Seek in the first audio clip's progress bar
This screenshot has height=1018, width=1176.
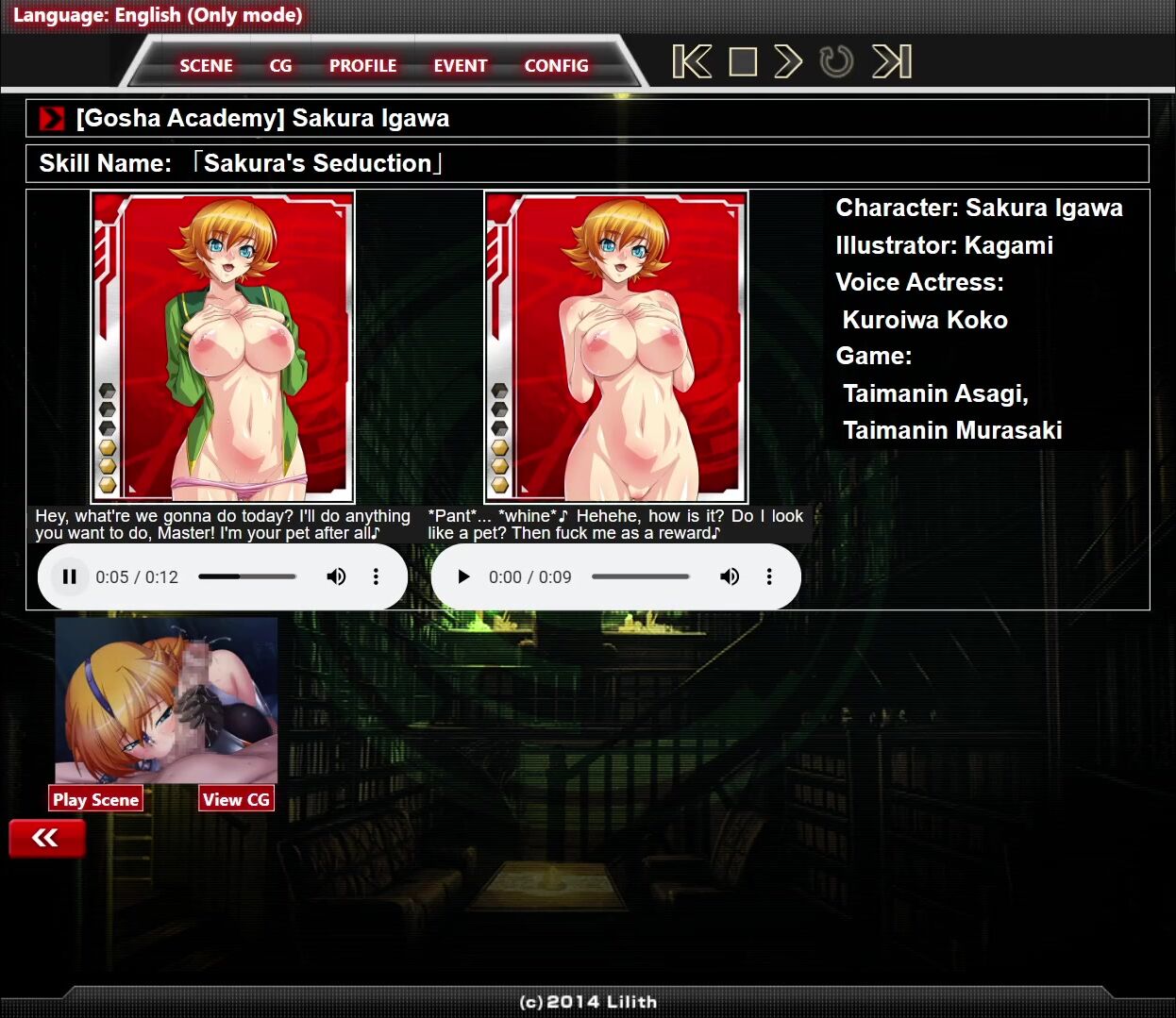(247, 576)
